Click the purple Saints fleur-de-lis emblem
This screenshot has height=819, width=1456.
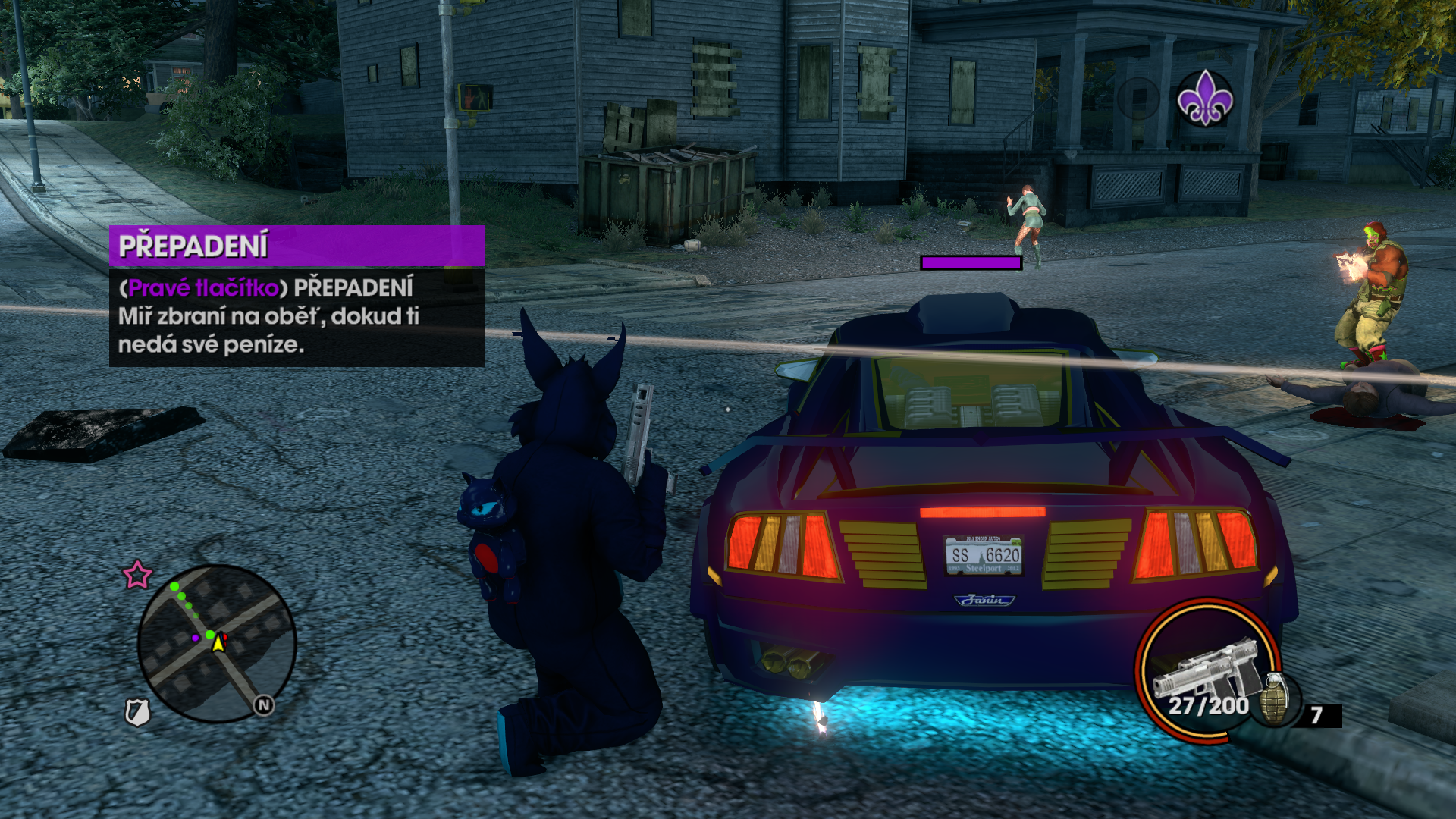coord(1205,99)
